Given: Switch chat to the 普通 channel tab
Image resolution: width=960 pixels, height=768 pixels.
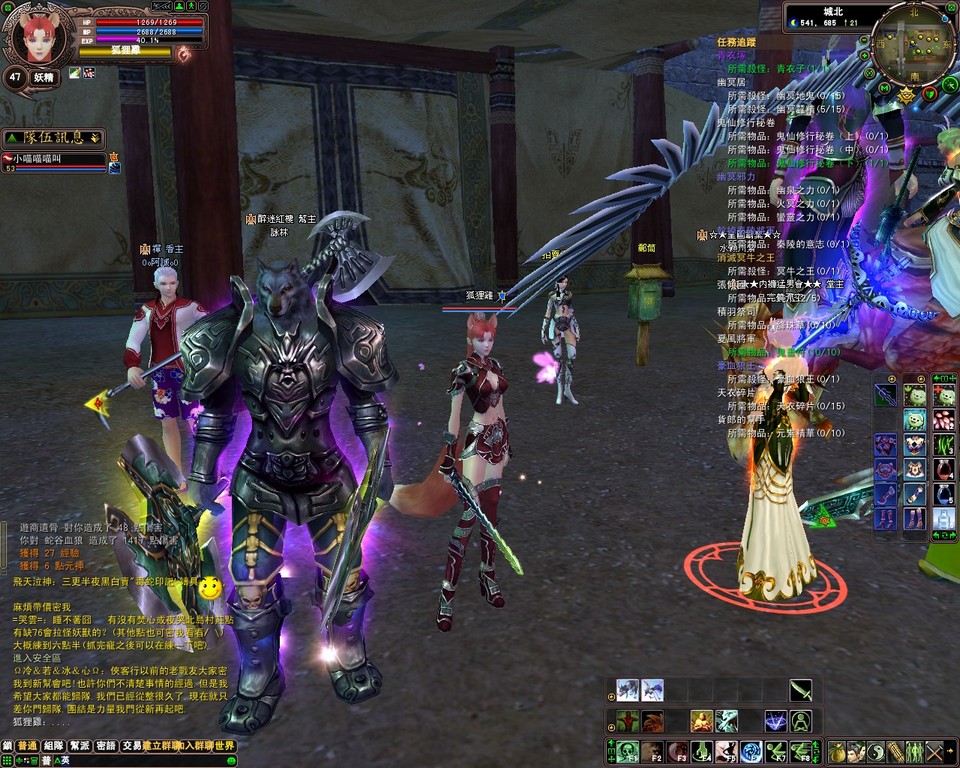Looking at the screenshot, I should [27, 746].
